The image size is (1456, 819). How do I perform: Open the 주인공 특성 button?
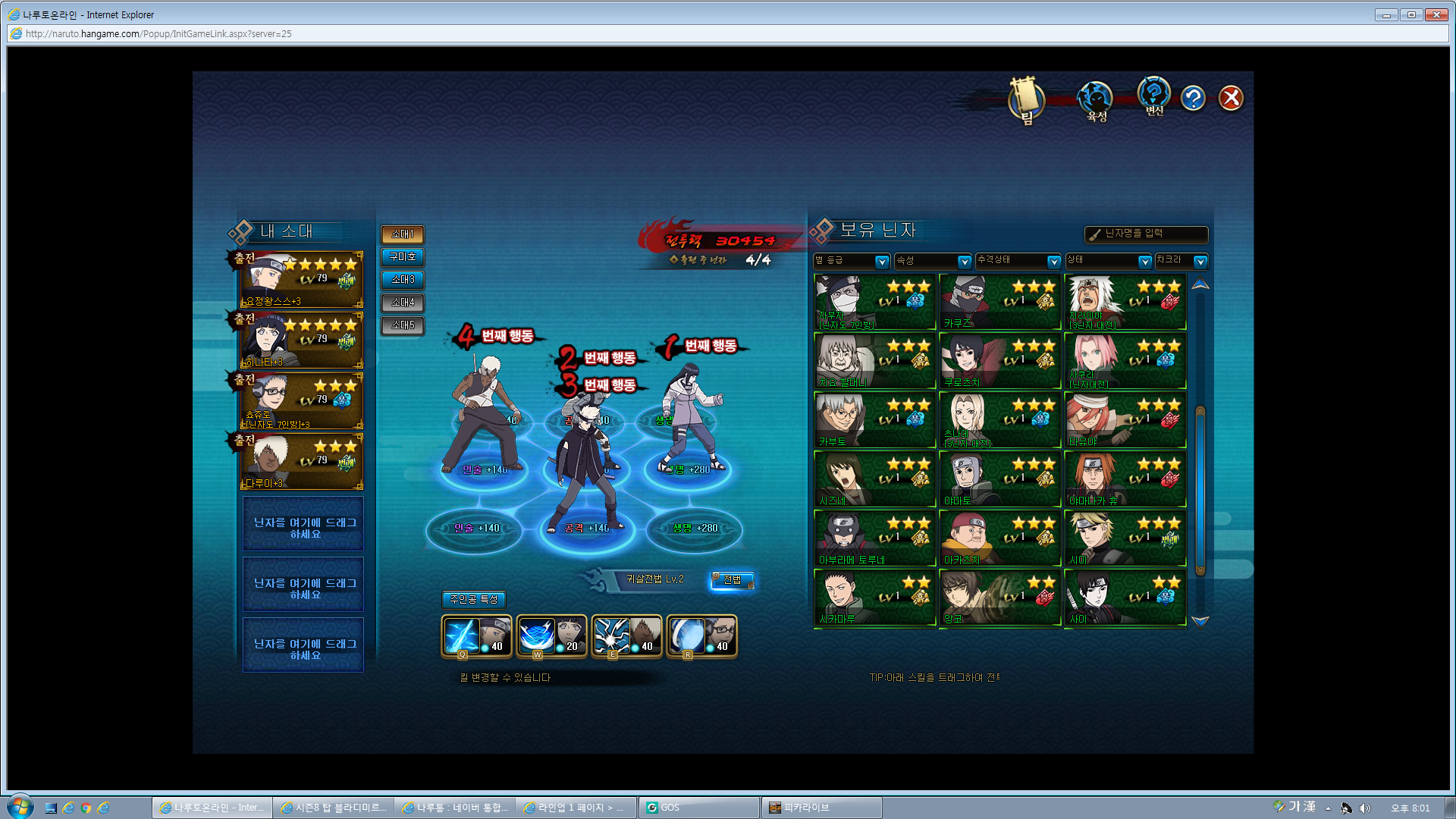(474, 600)
